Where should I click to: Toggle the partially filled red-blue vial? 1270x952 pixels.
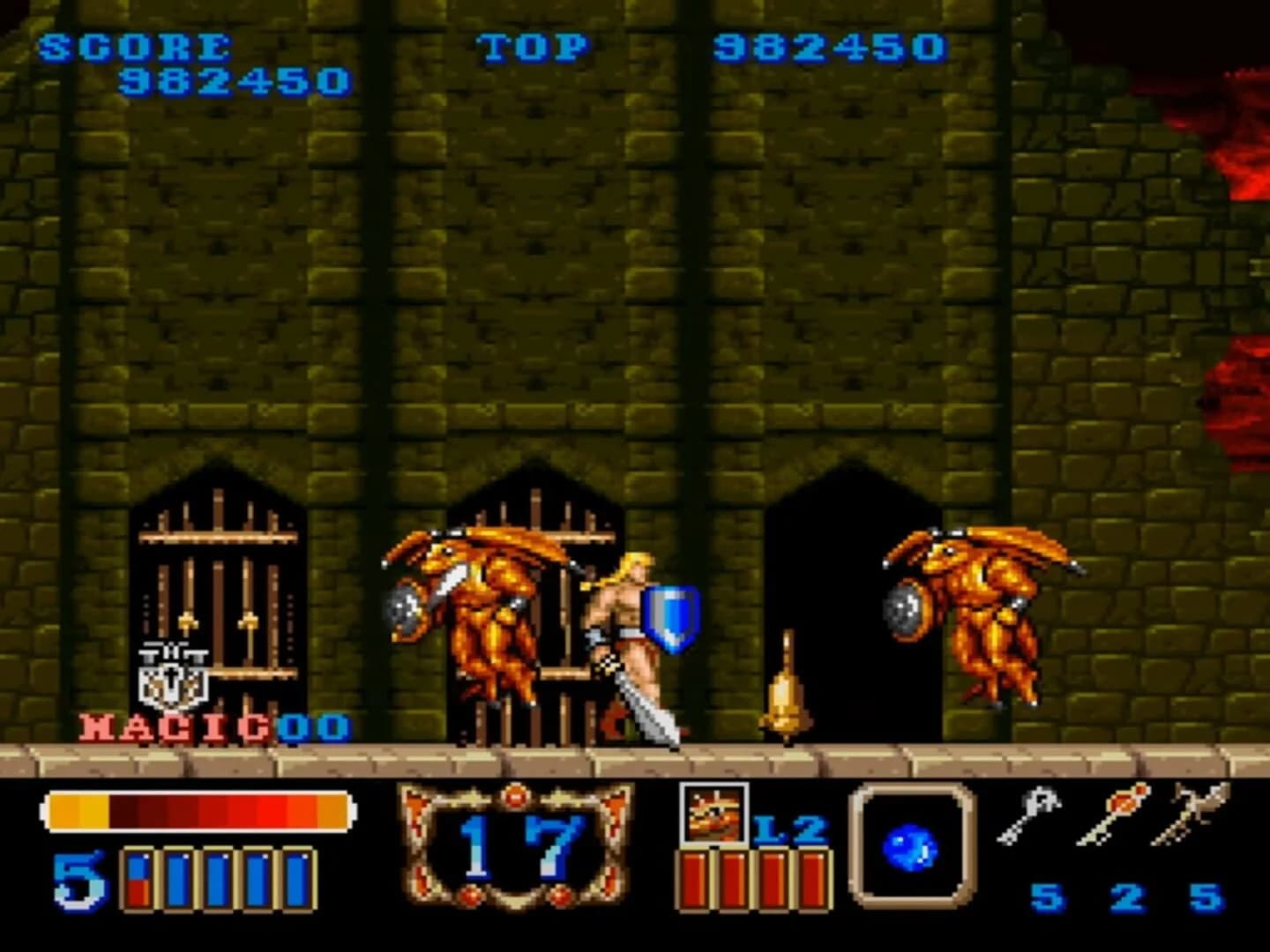[x=137, y=881]
